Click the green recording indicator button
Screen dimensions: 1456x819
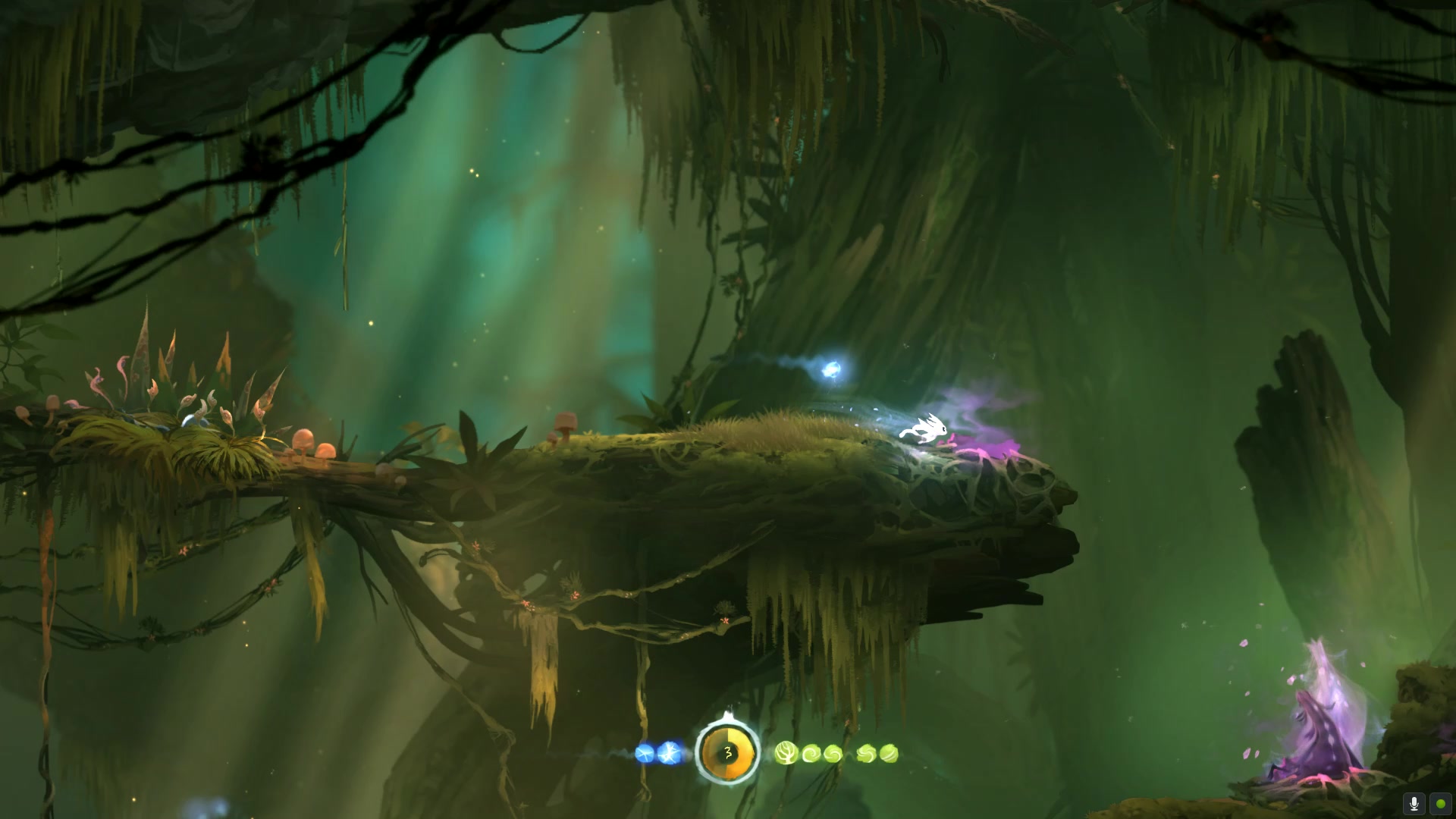point(1440,803)
